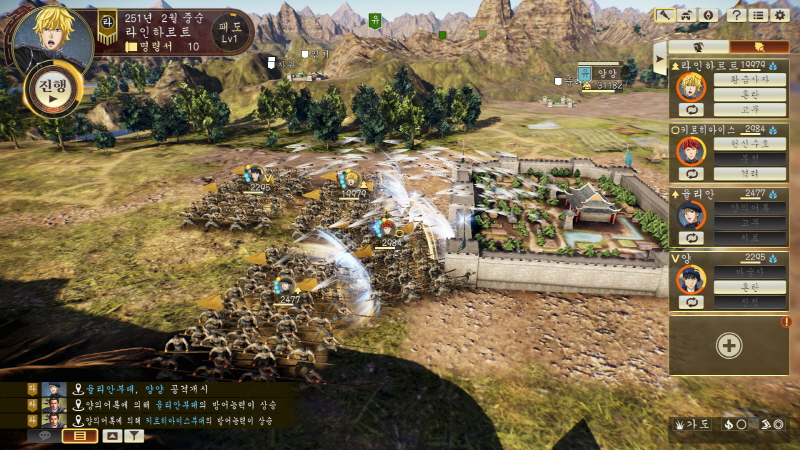Switch to the orange horse-head tab
800x450 pixels.
point(759,47)
